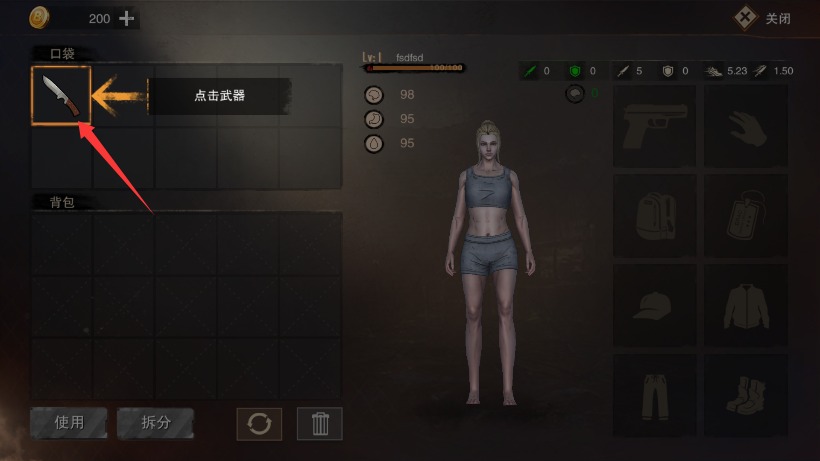Screen dimensions: 820x461
Task: Click the trash can delete button
Action: [320, 423]
